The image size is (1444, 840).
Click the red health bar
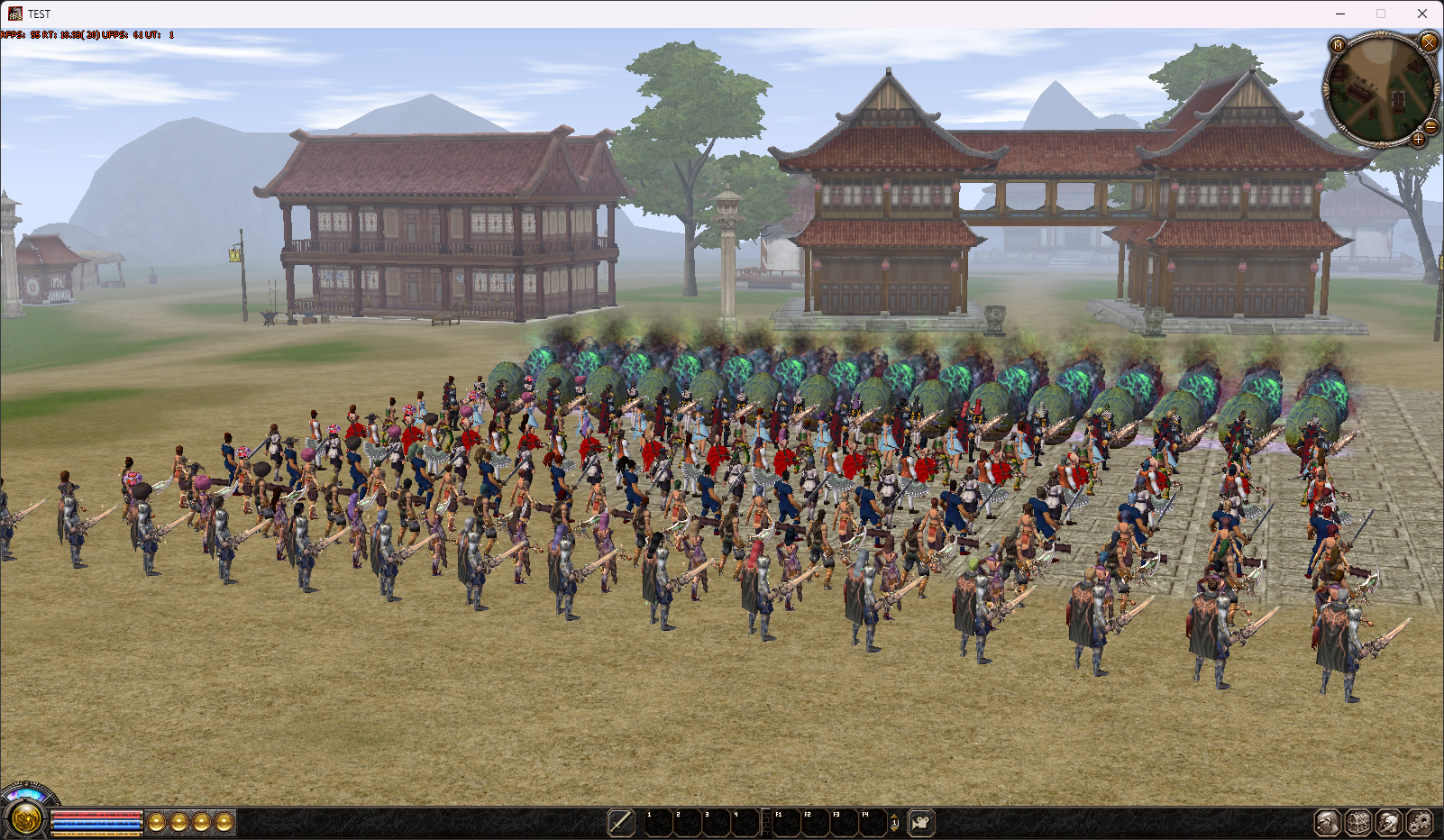(x=95, y=814)
